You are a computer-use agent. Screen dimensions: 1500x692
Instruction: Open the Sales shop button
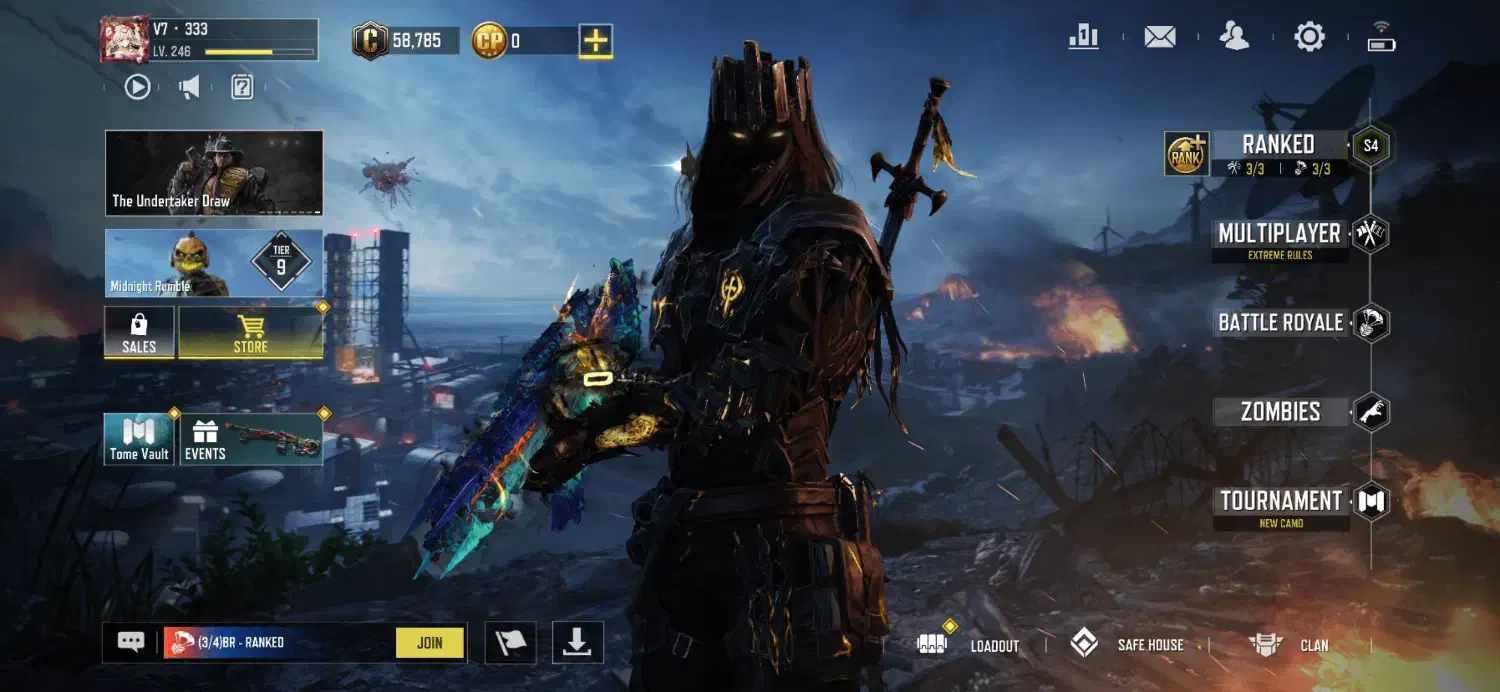139,332
